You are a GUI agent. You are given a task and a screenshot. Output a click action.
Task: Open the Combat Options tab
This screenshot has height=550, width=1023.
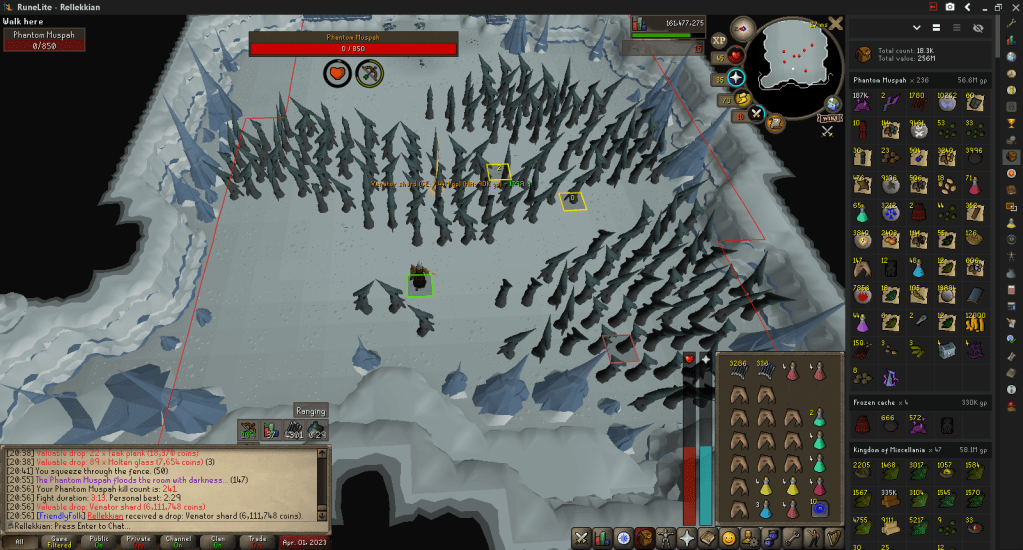tap(582, 538)
